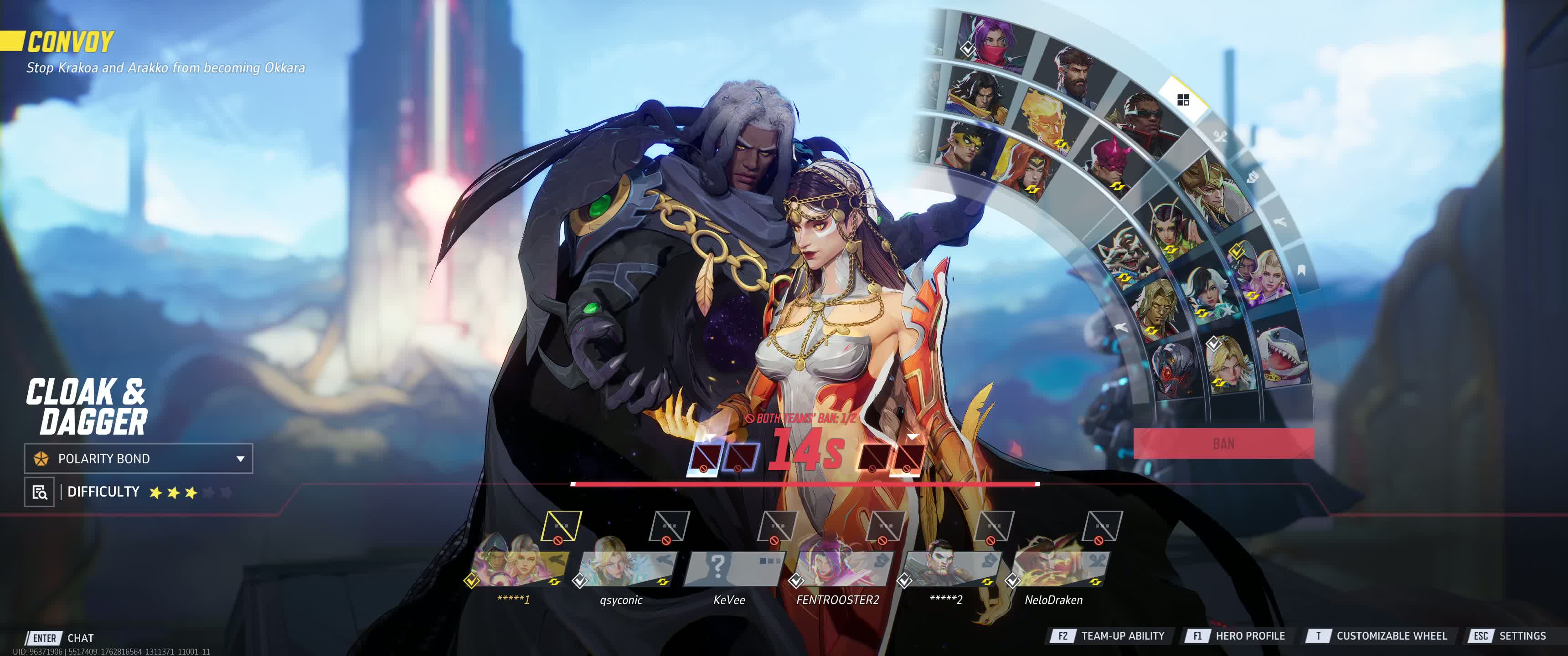The width and height of the screenshot is (1568, 656).
Task: Show all heroes with the grid filter tab
Action: 1183,100
